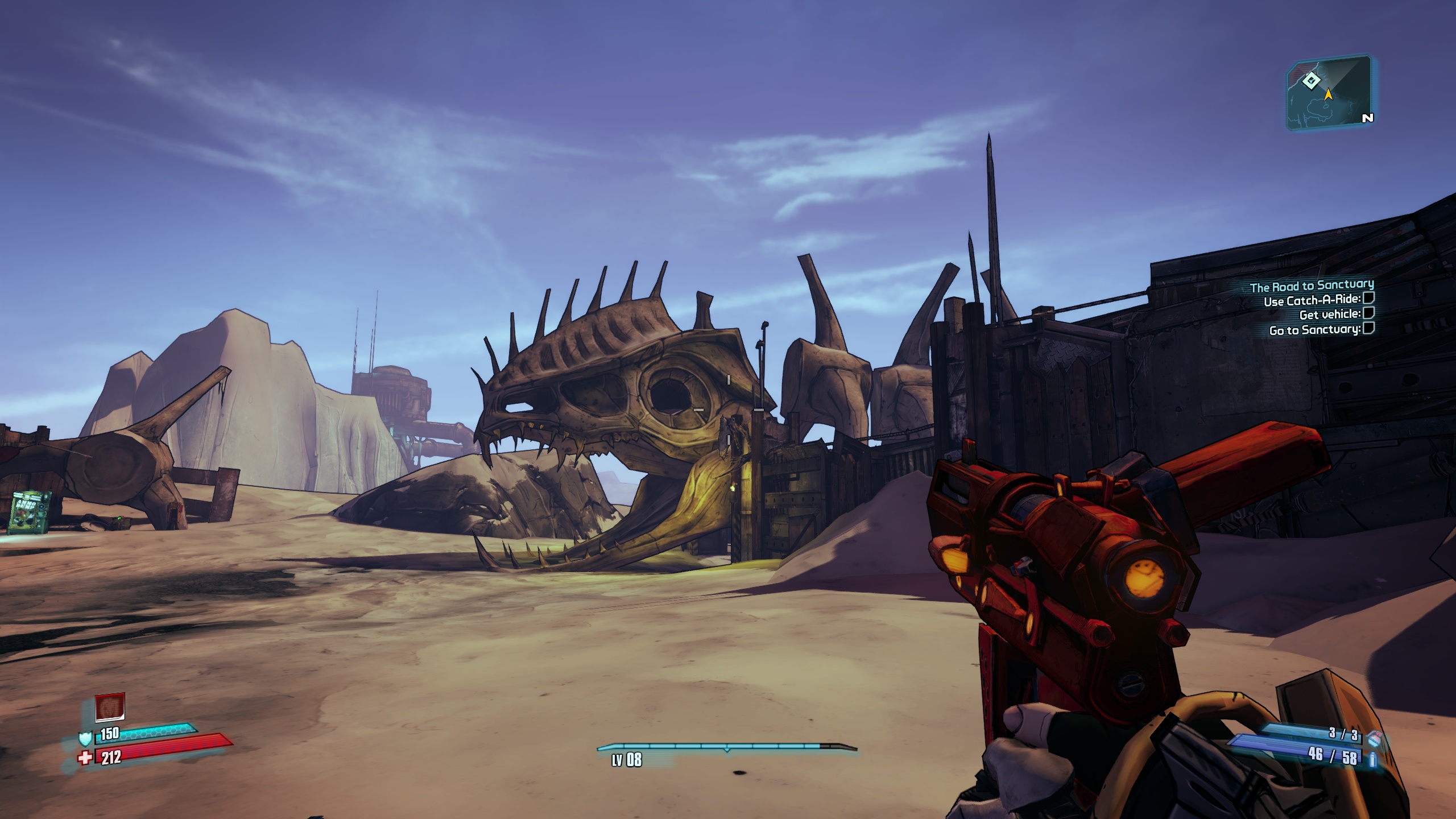Tick the Go to Sanctuary objective checkbox

click(x=1369, y=328)
